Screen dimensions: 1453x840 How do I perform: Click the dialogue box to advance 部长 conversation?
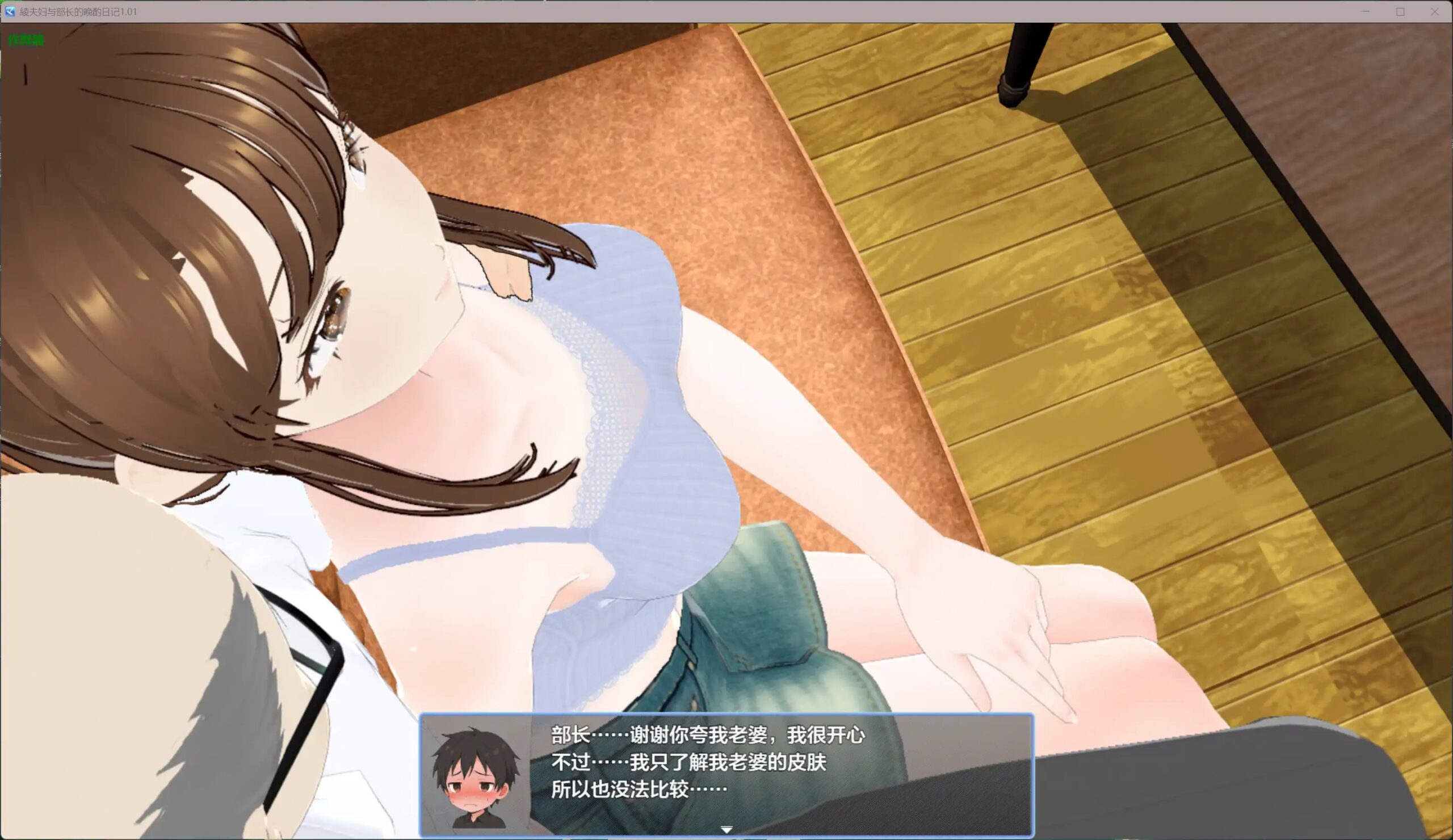(x=726, y=772)
